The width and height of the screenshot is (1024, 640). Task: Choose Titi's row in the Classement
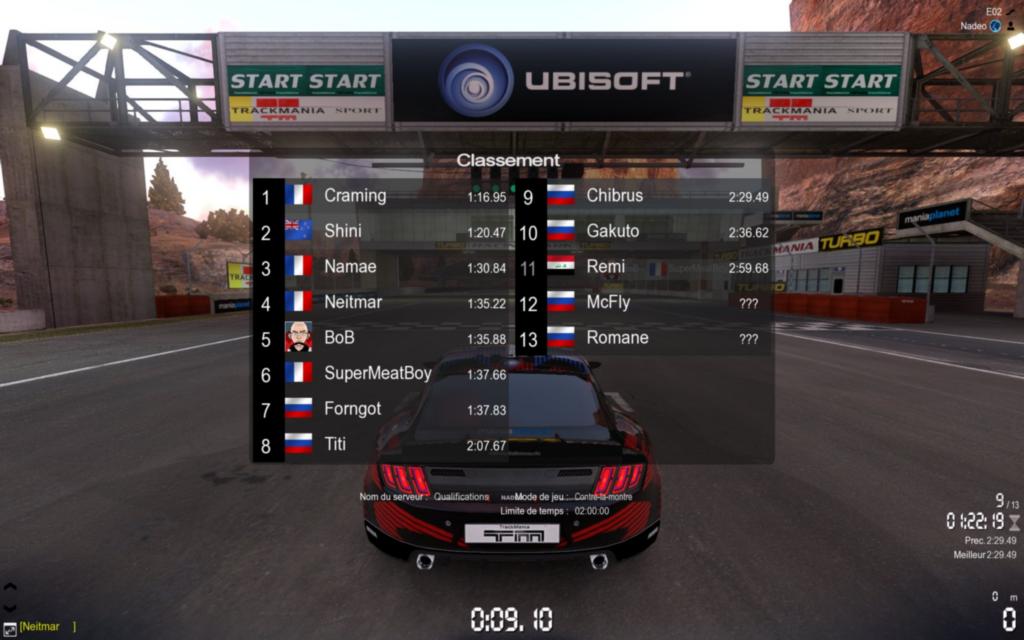tap(380, 445)
